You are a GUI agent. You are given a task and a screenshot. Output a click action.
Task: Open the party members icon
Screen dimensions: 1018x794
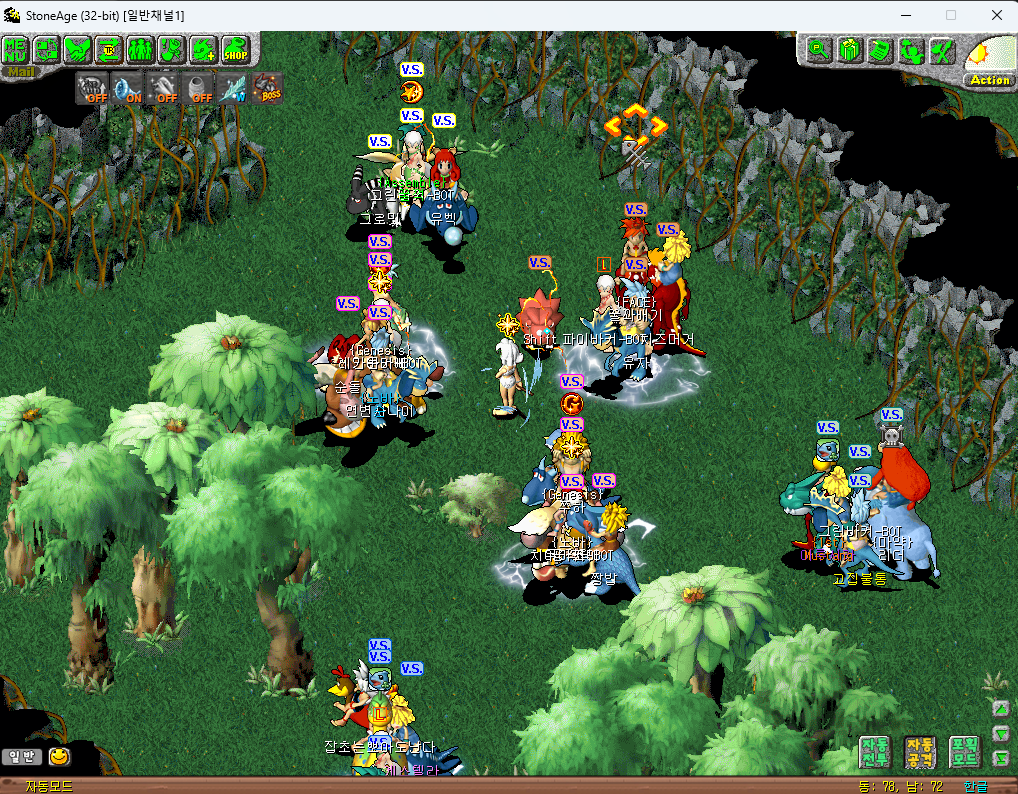click(x=140, y=48)
